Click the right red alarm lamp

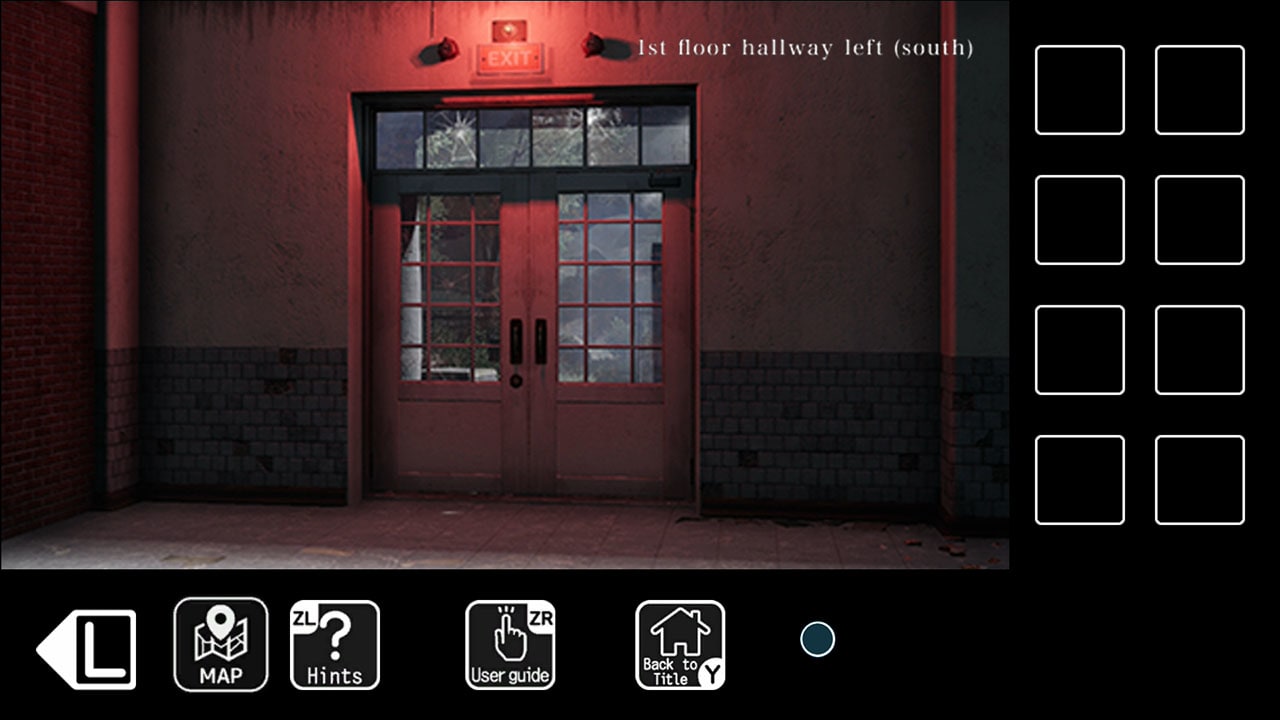[593, 44]
